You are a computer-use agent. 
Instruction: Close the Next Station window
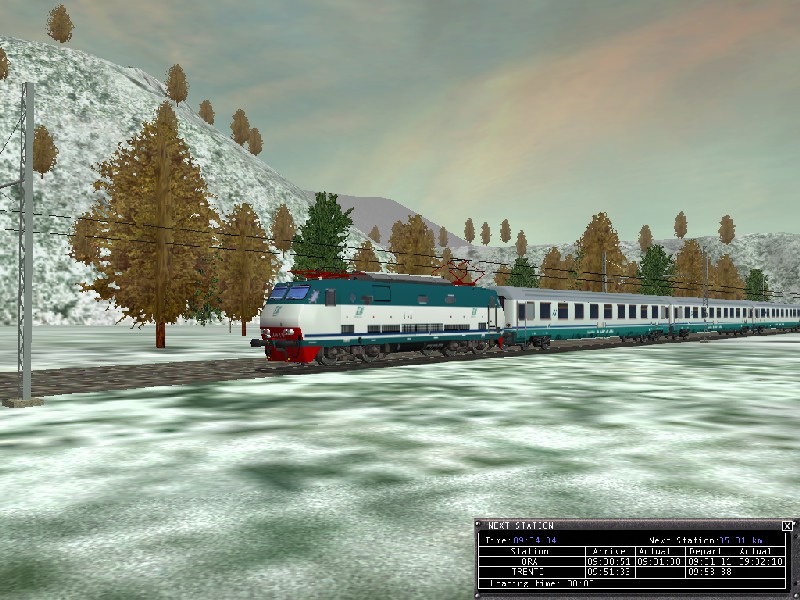[787, 526]
